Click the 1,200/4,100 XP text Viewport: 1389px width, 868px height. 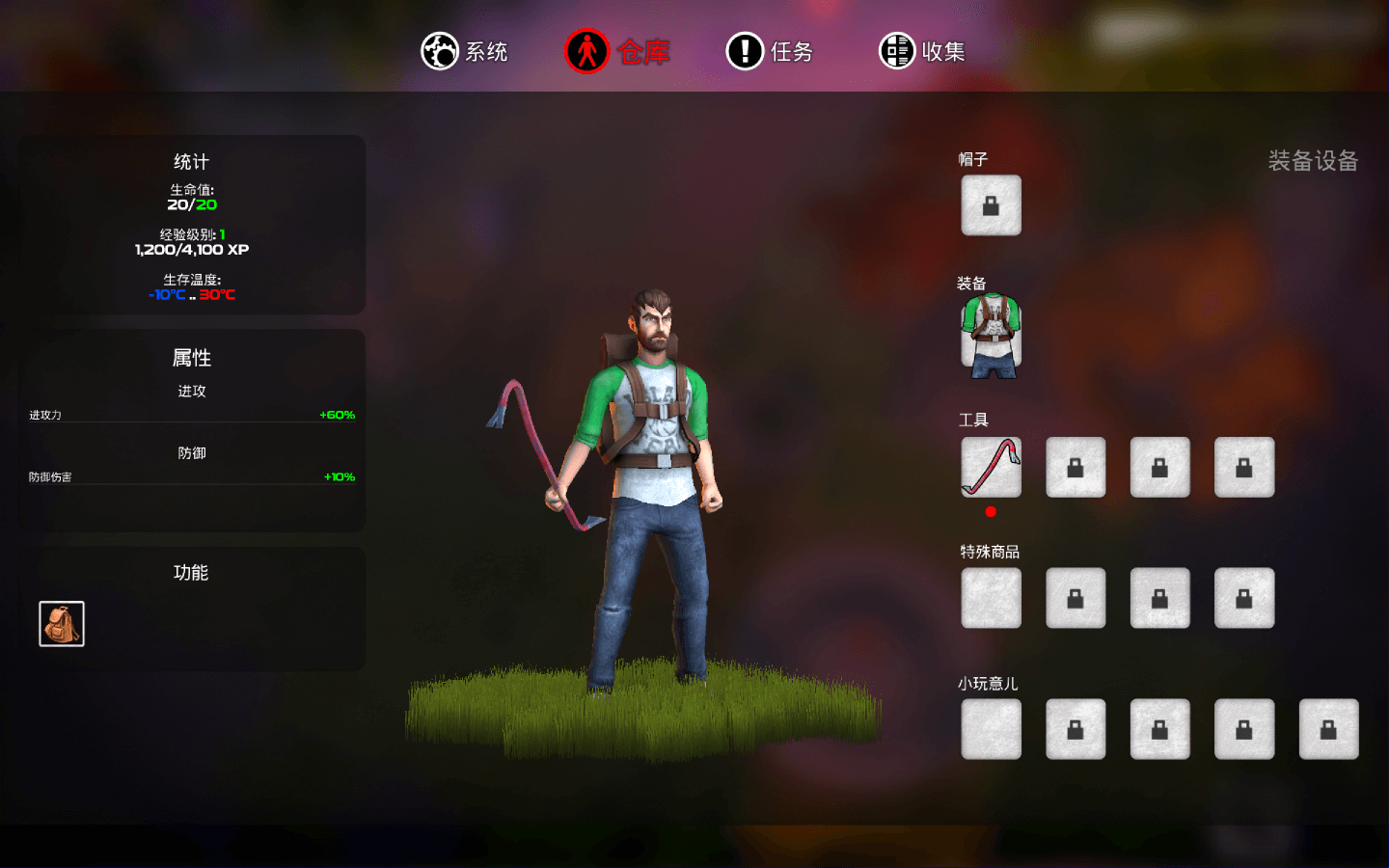click(191, 248)
